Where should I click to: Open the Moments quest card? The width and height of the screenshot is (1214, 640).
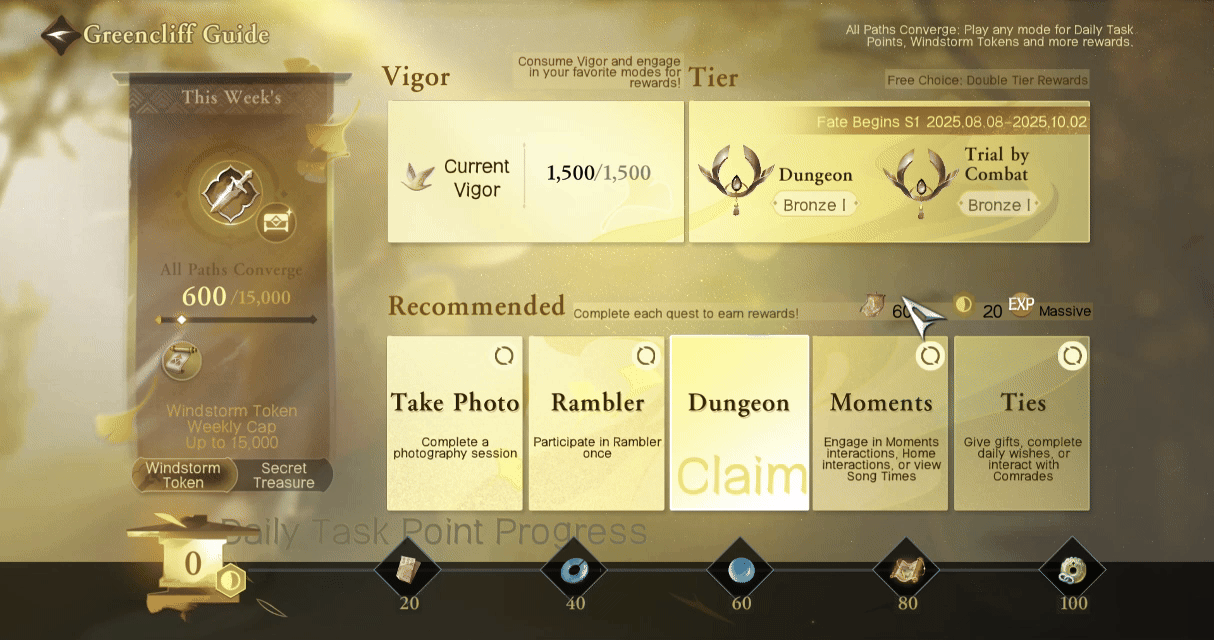(881, 423)
